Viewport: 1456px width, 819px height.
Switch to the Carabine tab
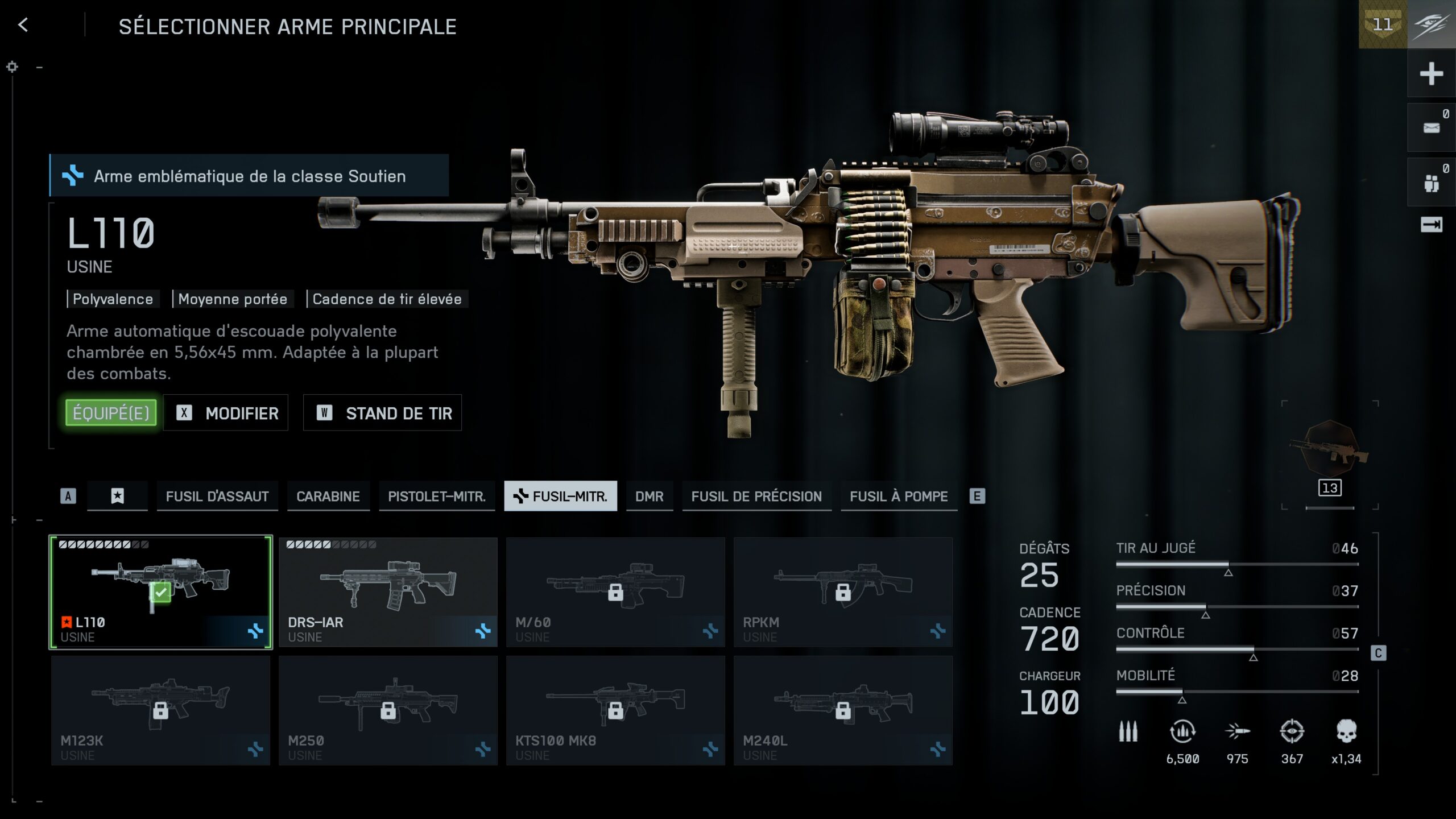tap(328, 497)
